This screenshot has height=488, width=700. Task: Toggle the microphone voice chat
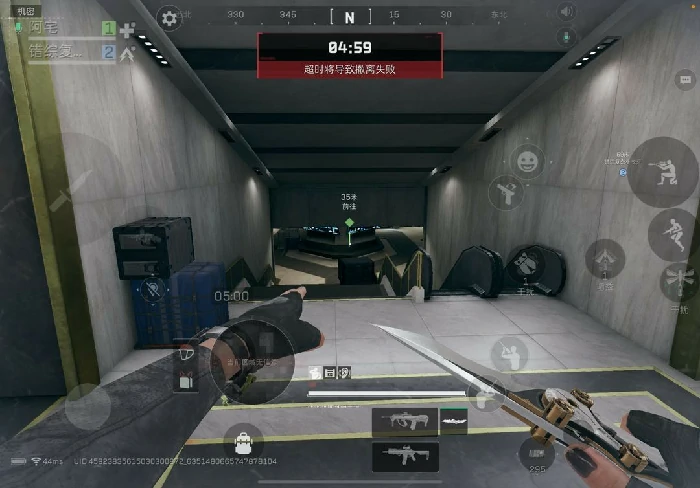(567, 37)
